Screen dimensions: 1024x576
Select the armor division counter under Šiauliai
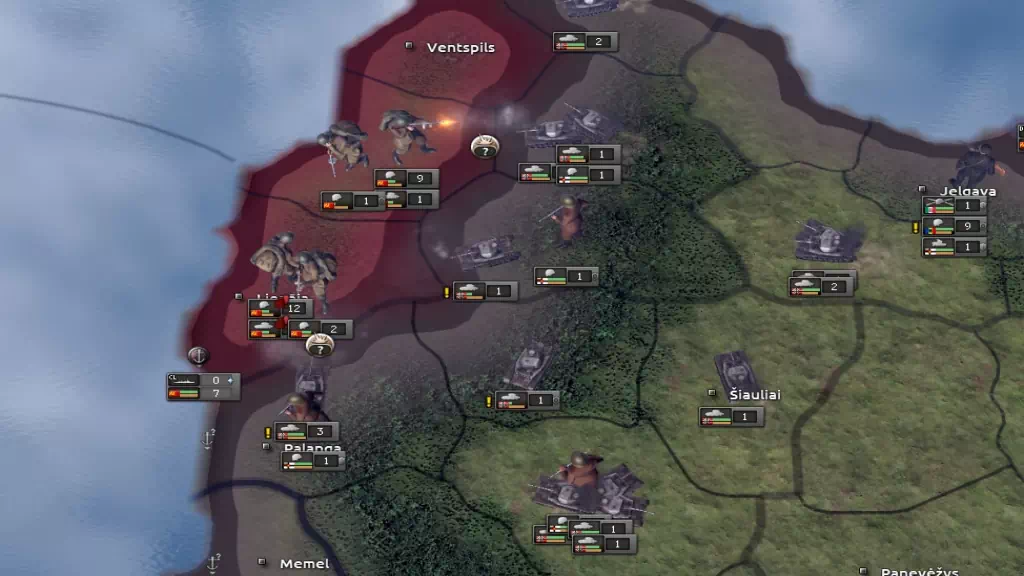point(731,417)
